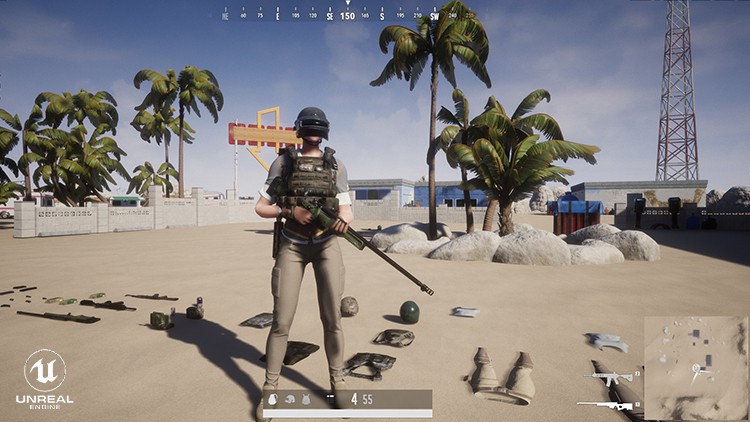Click the backpack status icon
Screen dimensions: 750x422
(272, 398)
